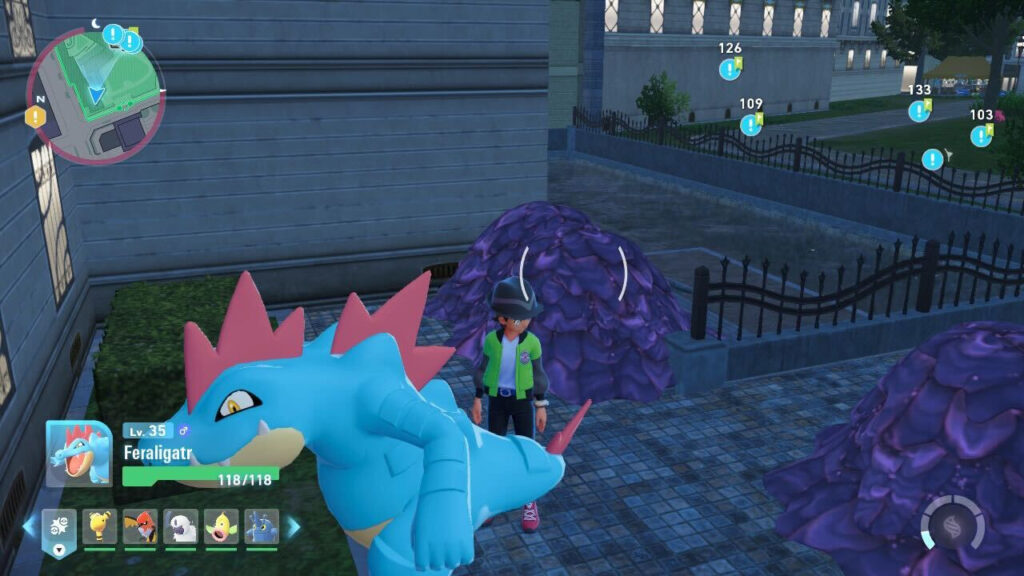Image resolution: width=1024 pixels, height=576 pixels.
Task: Switch to the Talonflame party slot
Action: click(x=140, y=526)
